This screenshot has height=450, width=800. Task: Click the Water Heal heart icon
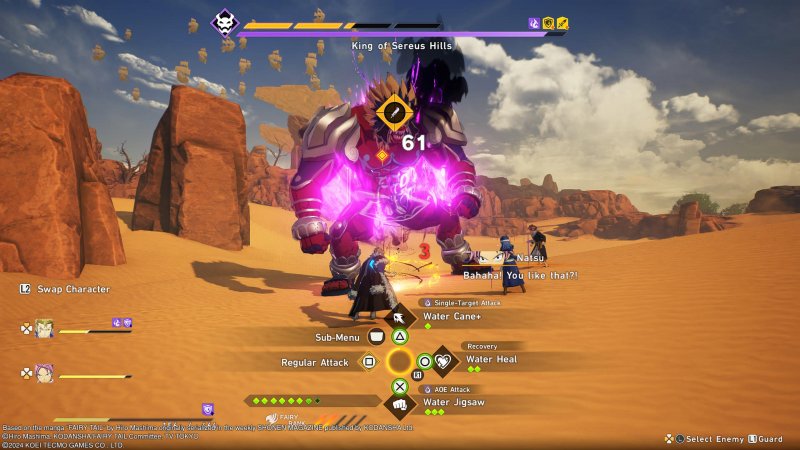[x=443, y=361]
